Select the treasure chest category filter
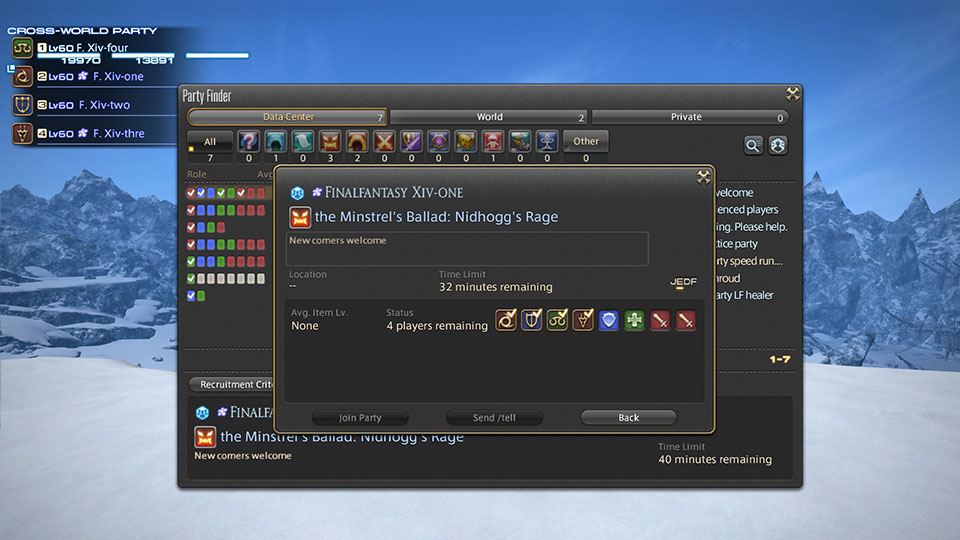 pos(465,142)
